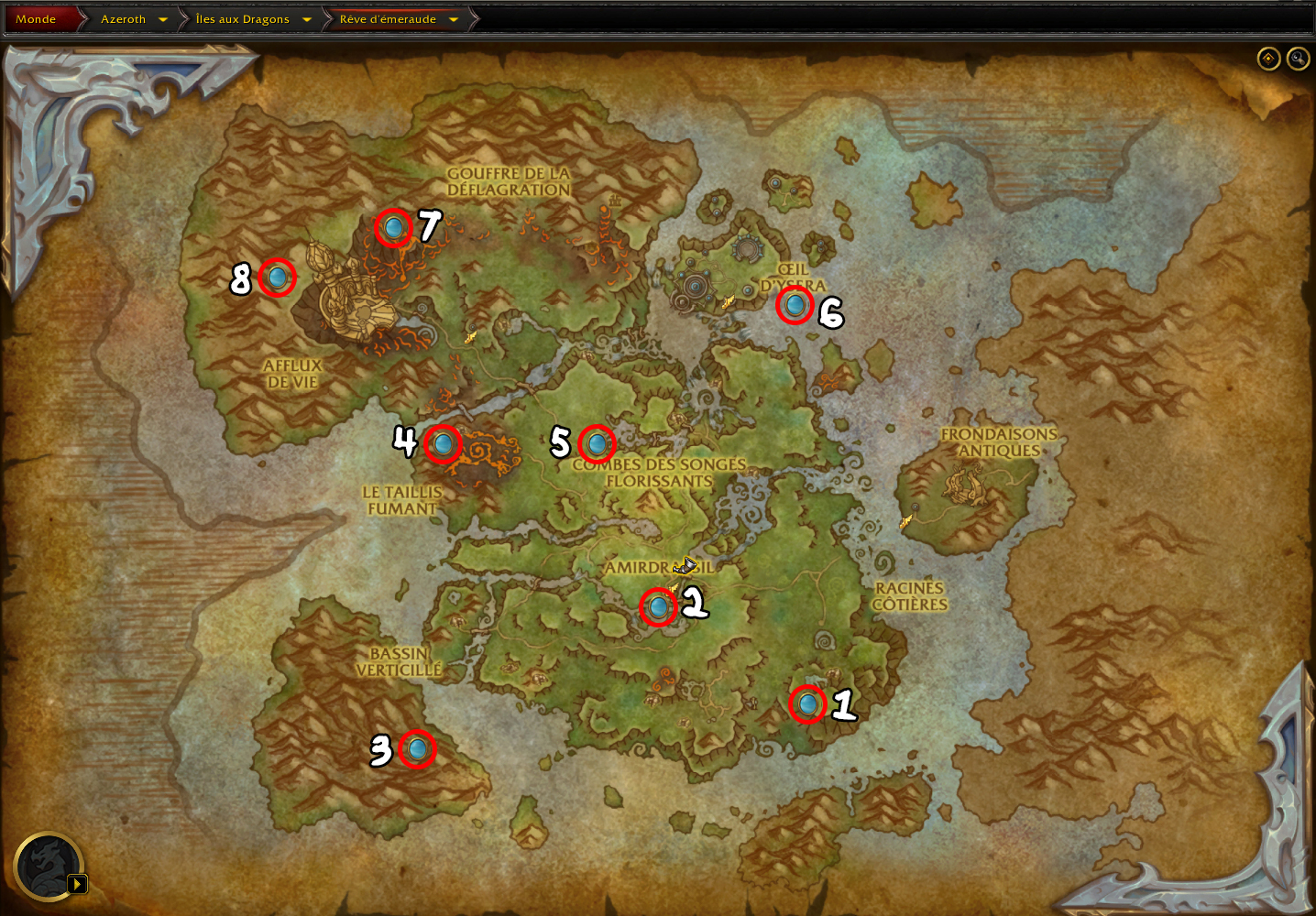
Task: Click the blue marker numbered 8
Action: [x=277, y=277]
